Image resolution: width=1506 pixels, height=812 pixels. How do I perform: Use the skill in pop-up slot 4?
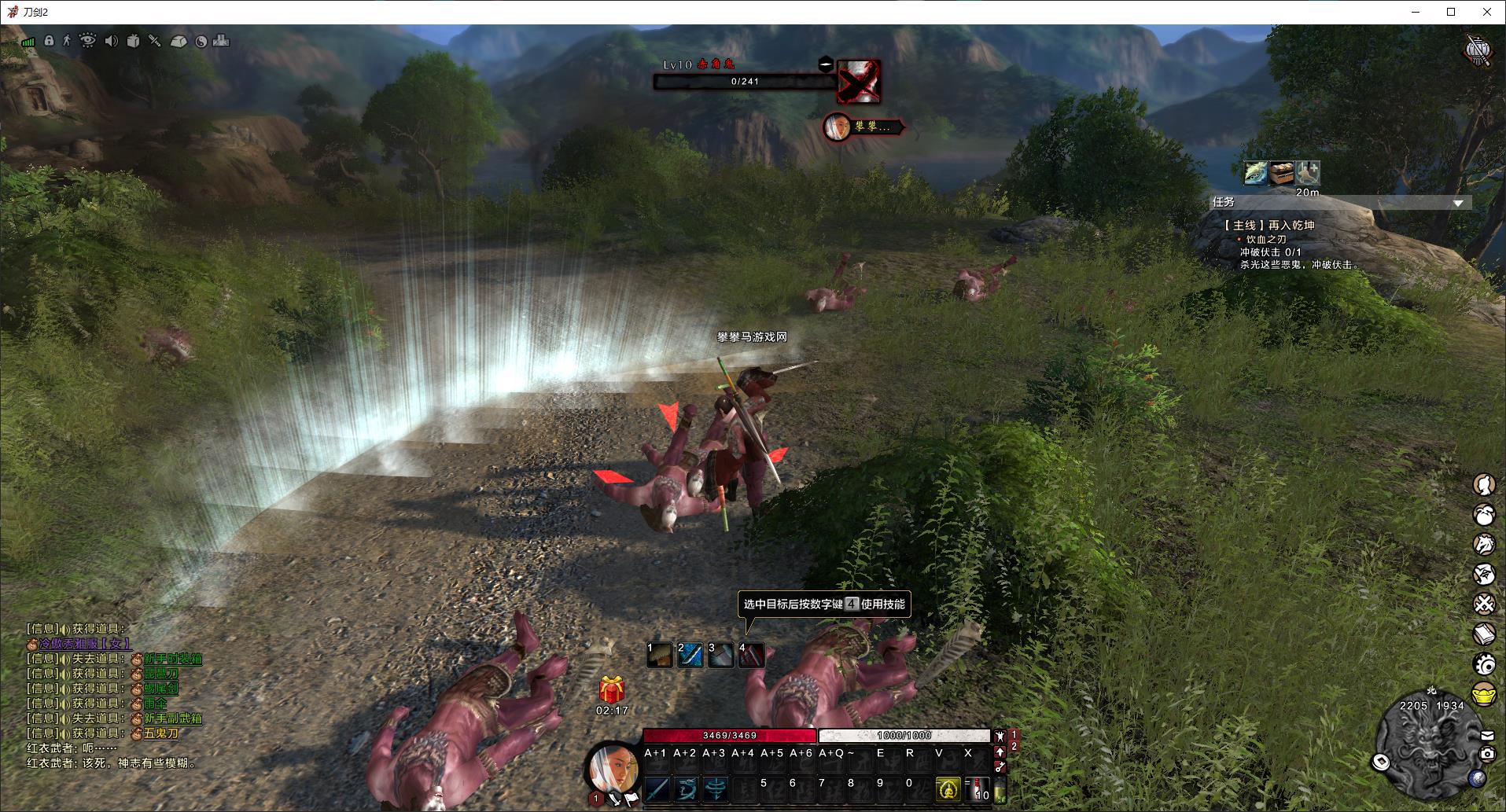pos(751,654)
